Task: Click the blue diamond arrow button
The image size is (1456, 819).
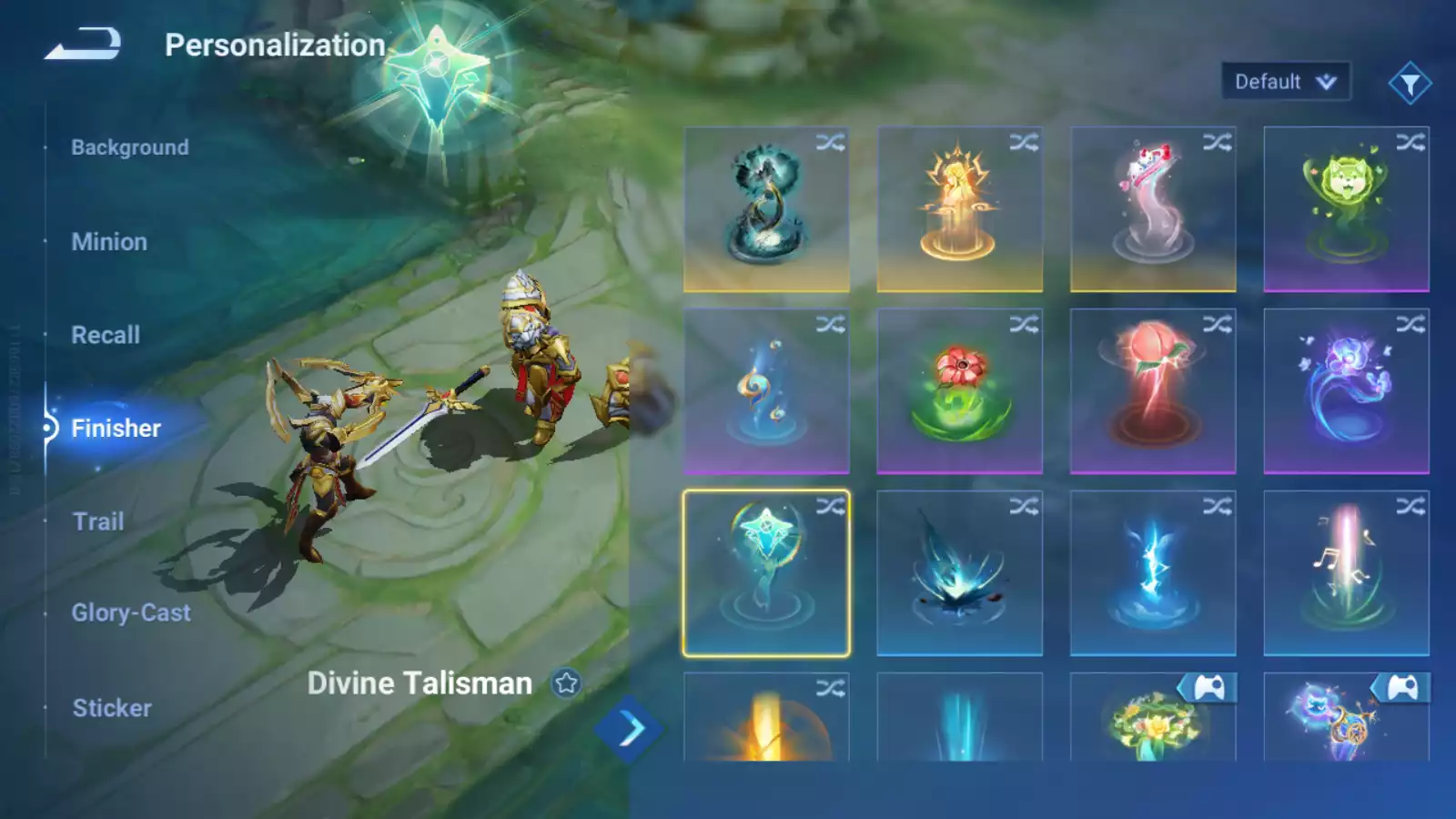Action: 629,729
